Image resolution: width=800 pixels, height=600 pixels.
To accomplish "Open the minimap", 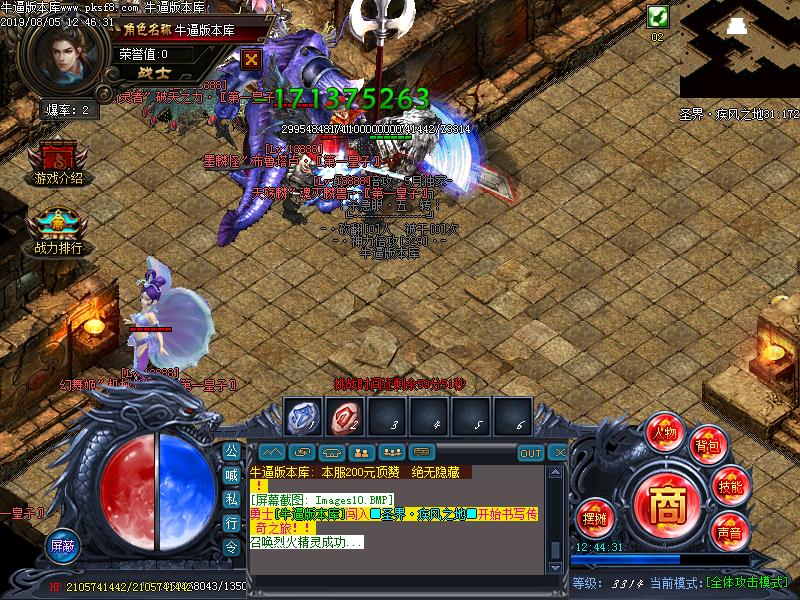I will click(x=739, y=48).
